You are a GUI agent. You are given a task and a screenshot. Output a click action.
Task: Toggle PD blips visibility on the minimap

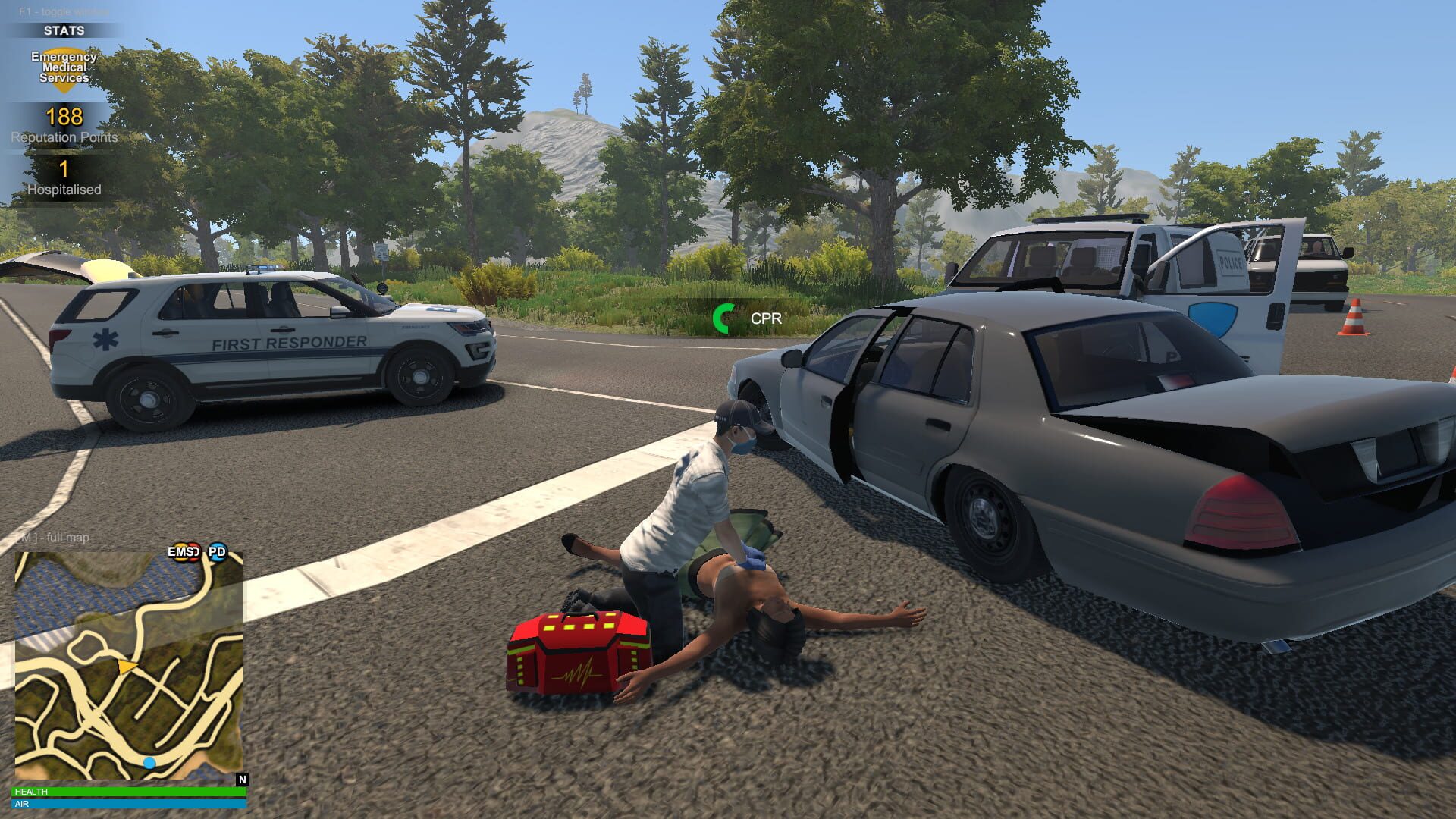[217, 553]
